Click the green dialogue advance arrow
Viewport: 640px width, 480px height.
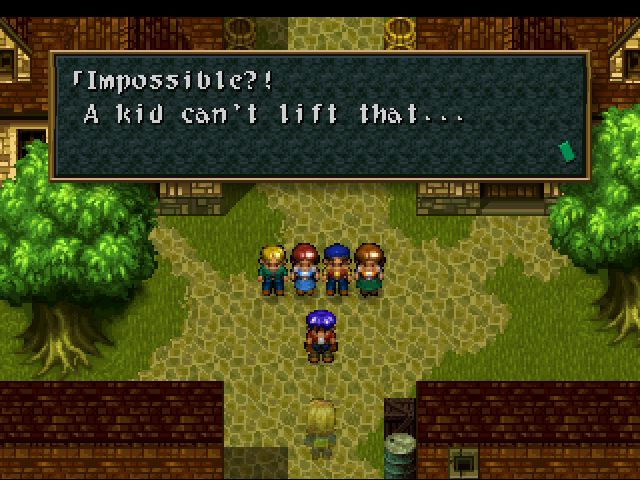tap(567, 150)
